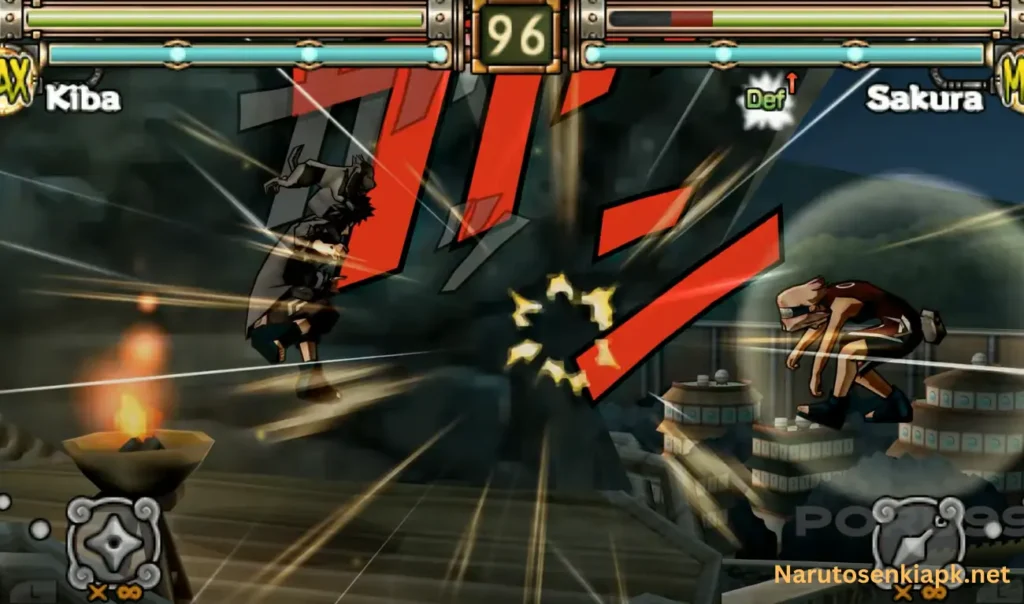This screenshot has height=604, width=1024.
Task: Select Kiba's shuriken item icon
Action: [x=112, y=541]
